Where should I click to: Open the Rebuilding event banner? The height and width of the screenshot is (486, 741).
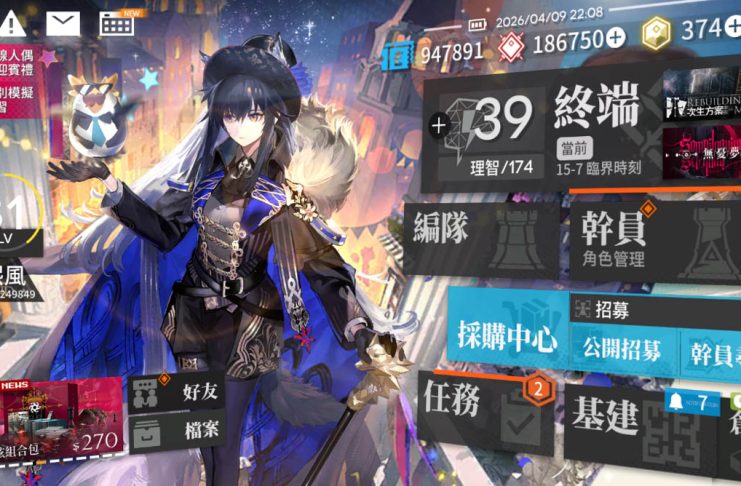[x=701, y=94]
